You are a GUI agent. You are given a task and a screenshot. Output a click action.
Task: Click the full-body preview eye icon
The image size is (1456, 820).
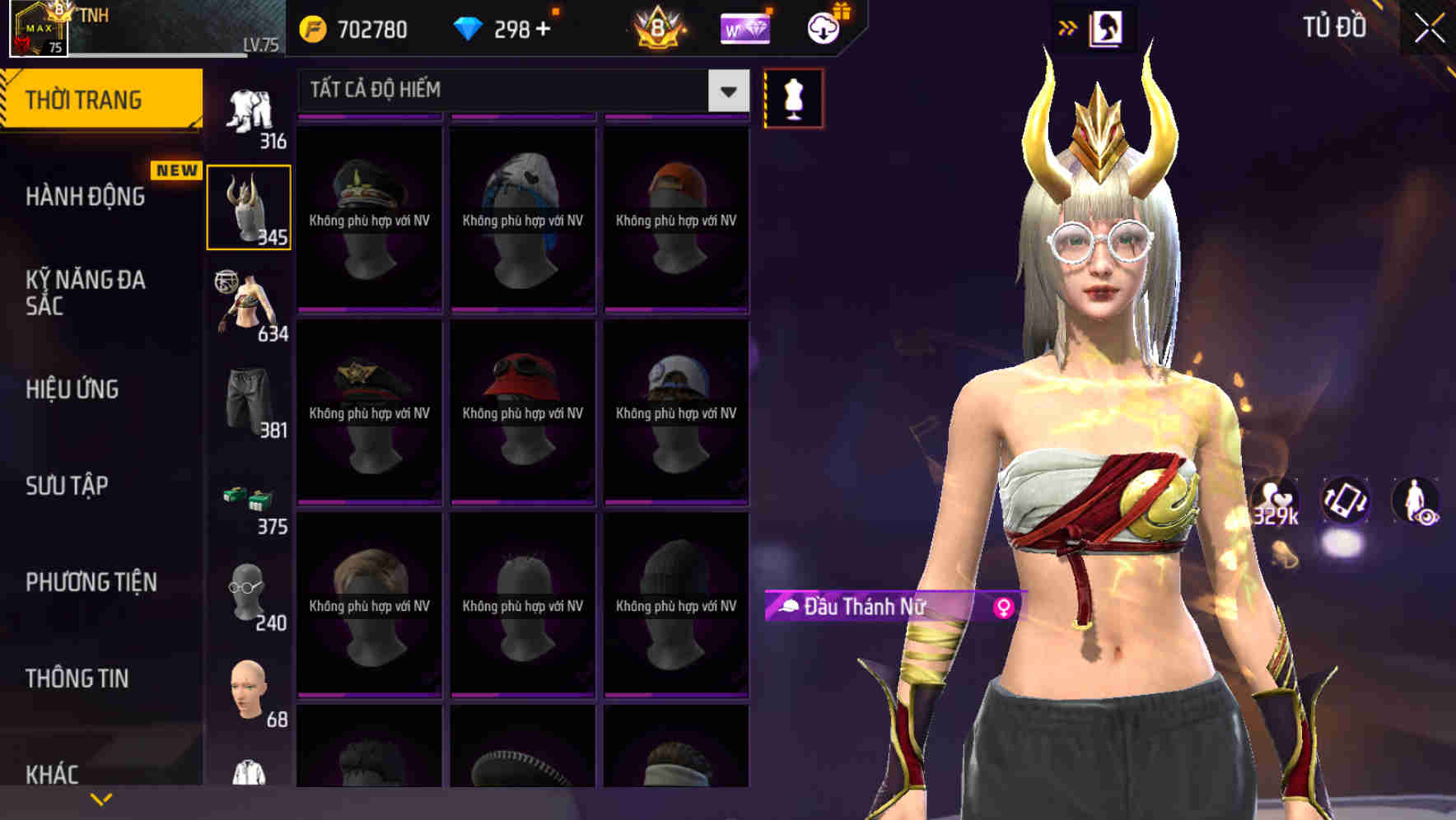point(1418,504)
